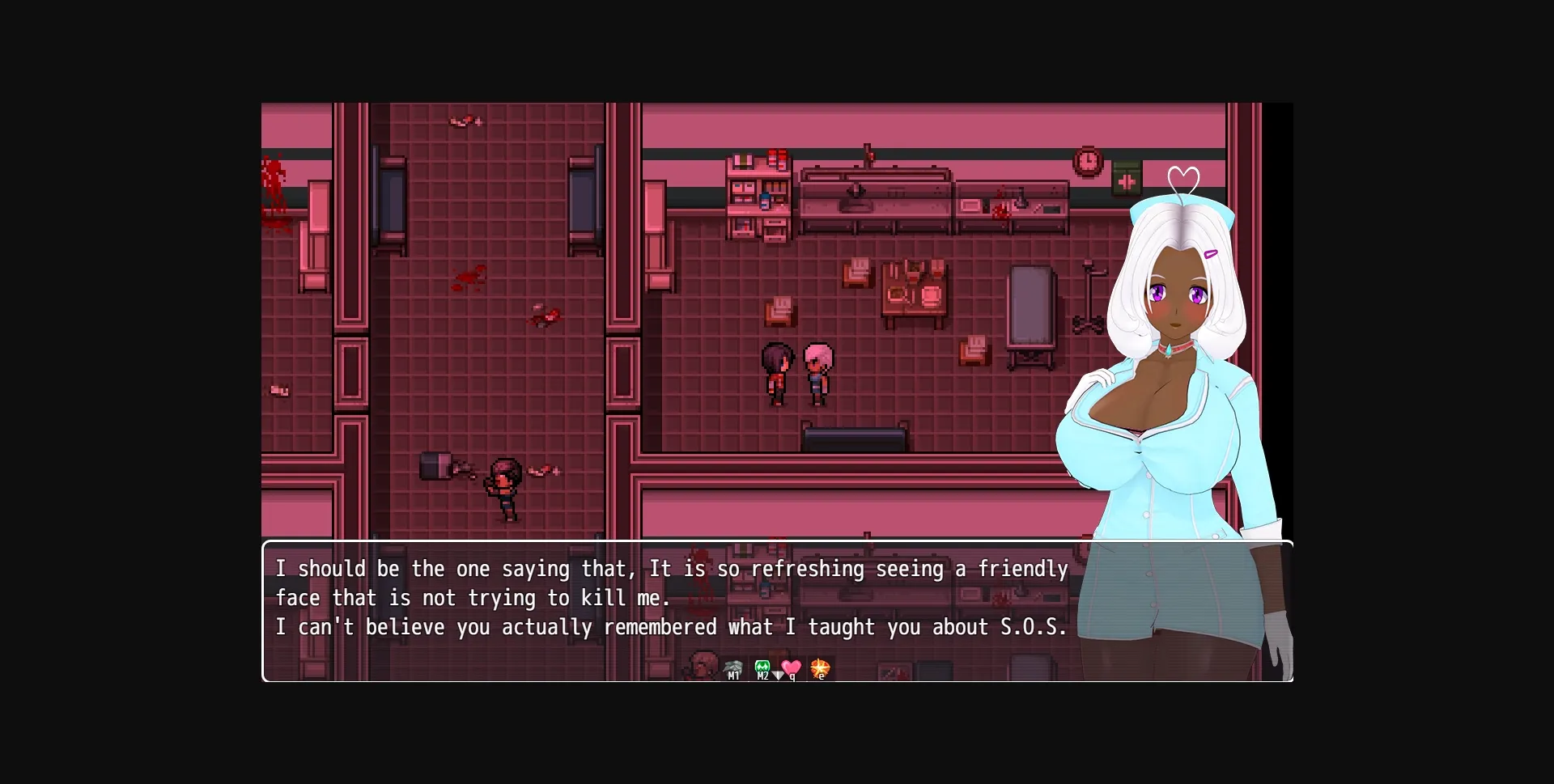Select the green M2 item icon
The width and height of the screenshot is (1554, 784).
tap(762, 665)
